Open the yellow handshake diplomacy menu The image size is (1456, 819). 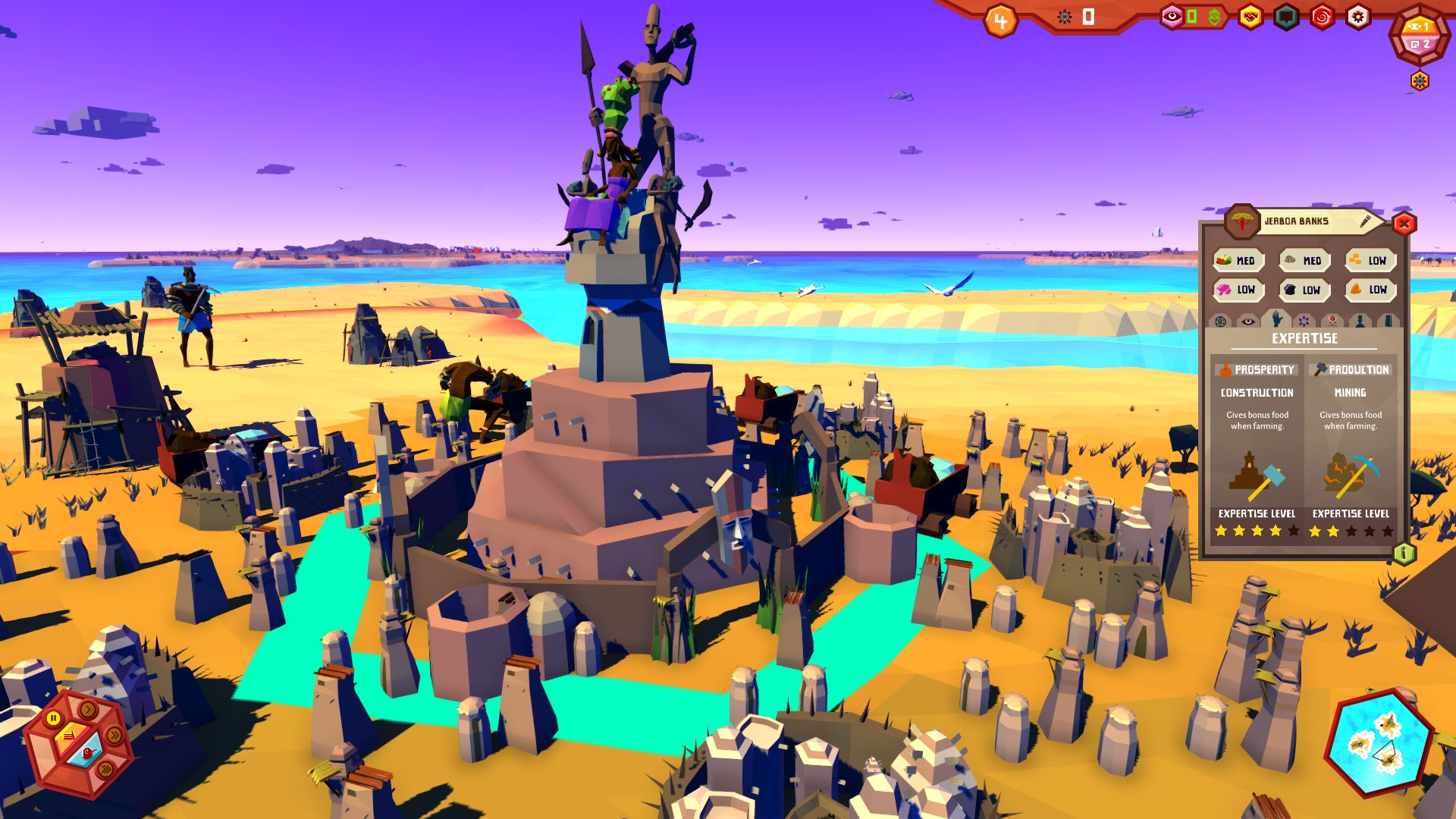point(1250,17)
